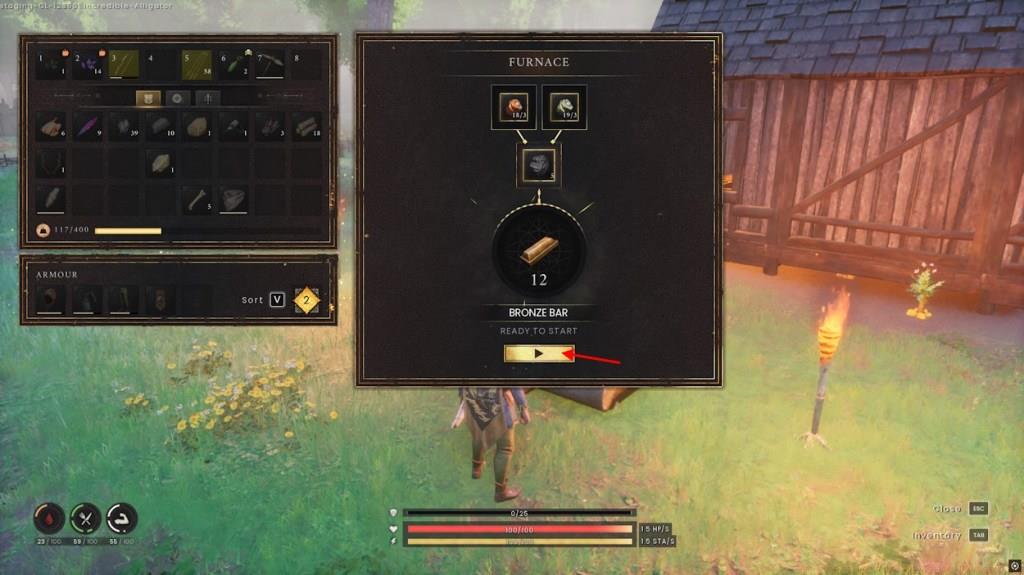1024x575 pixels.
Task: Select the charcoal fuel slot
Action: point(539,165)
